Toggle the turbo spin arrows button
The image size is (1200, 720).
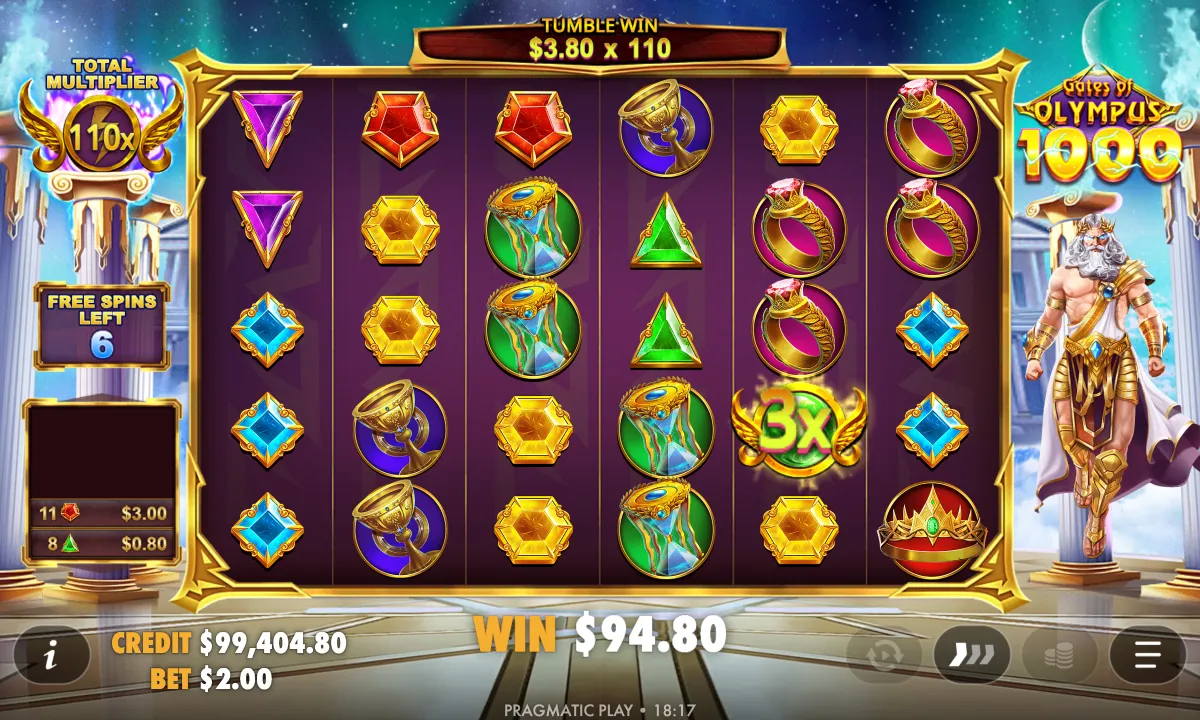[x=971, y=656]
